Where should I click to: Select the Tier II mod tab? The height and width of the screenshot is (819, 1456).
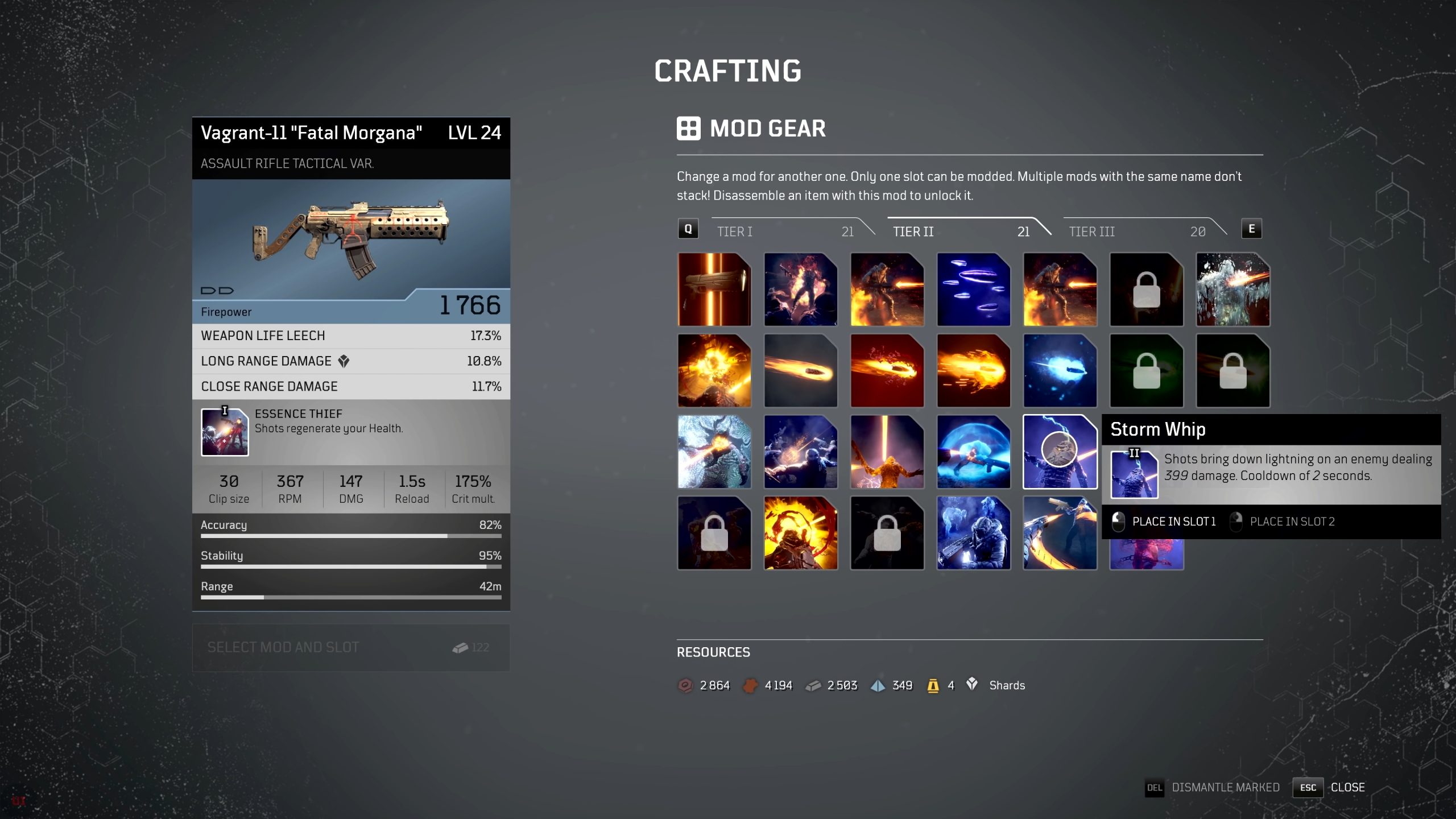pyautogui.click(x=961, y=231)
